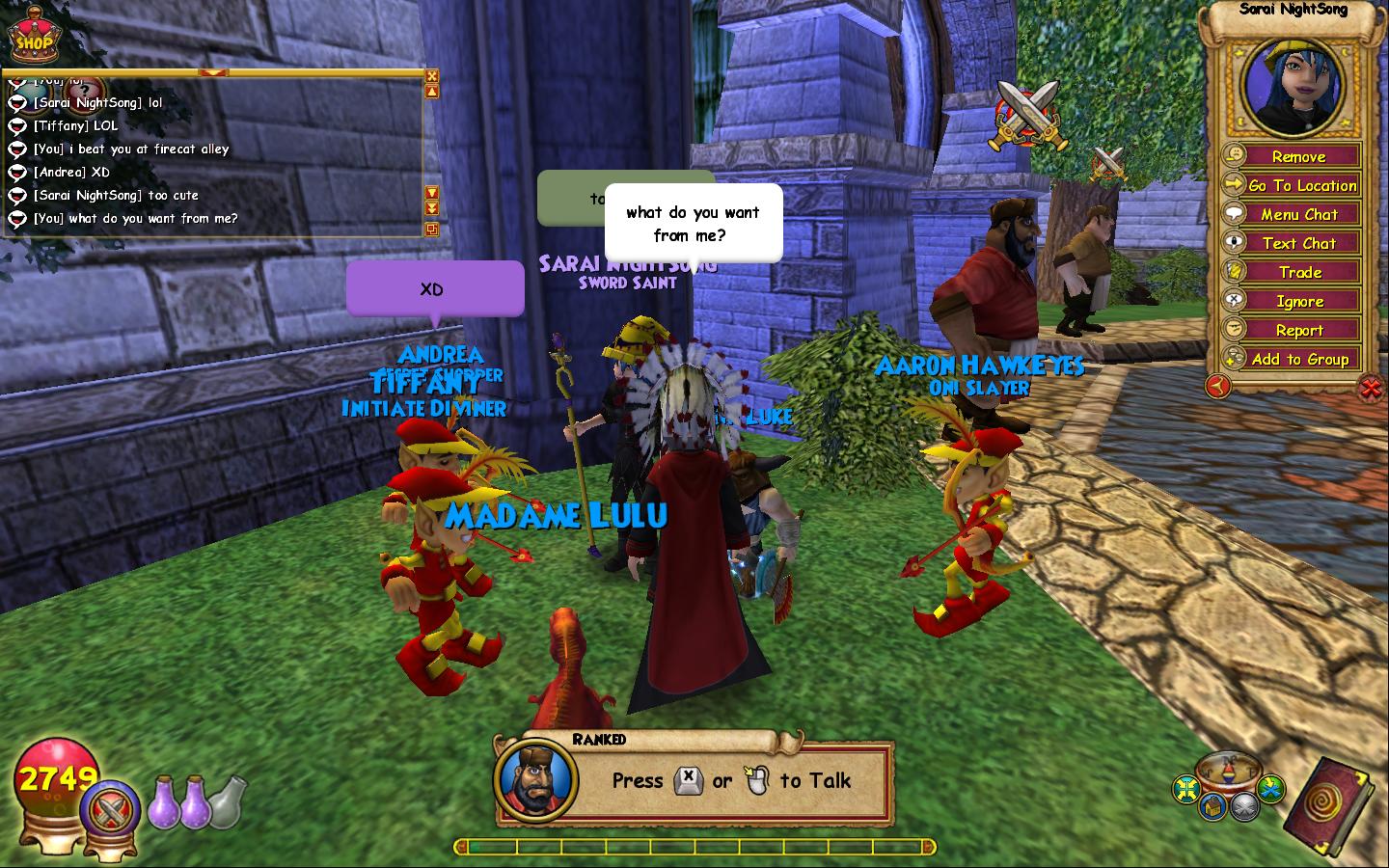Image resolution: width=1389 pixels, height=868 pixels.
Task: Click the green dungeon recall button
Action: [x=1272, y=789]
